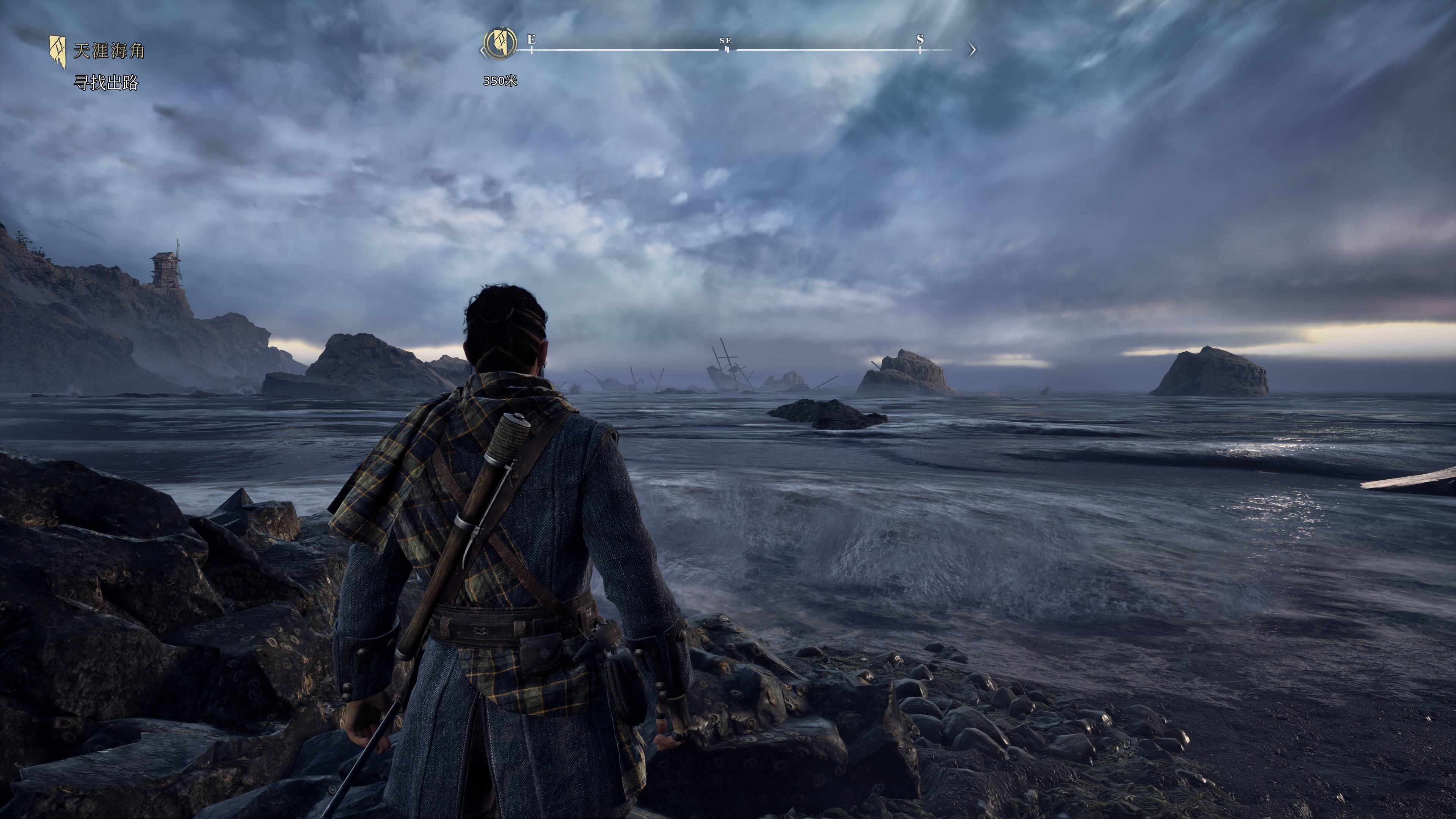Select the 天涯海角 quest tracker
The width and height of the screenshot is (1456, 819).
click(x=108, y=51)
